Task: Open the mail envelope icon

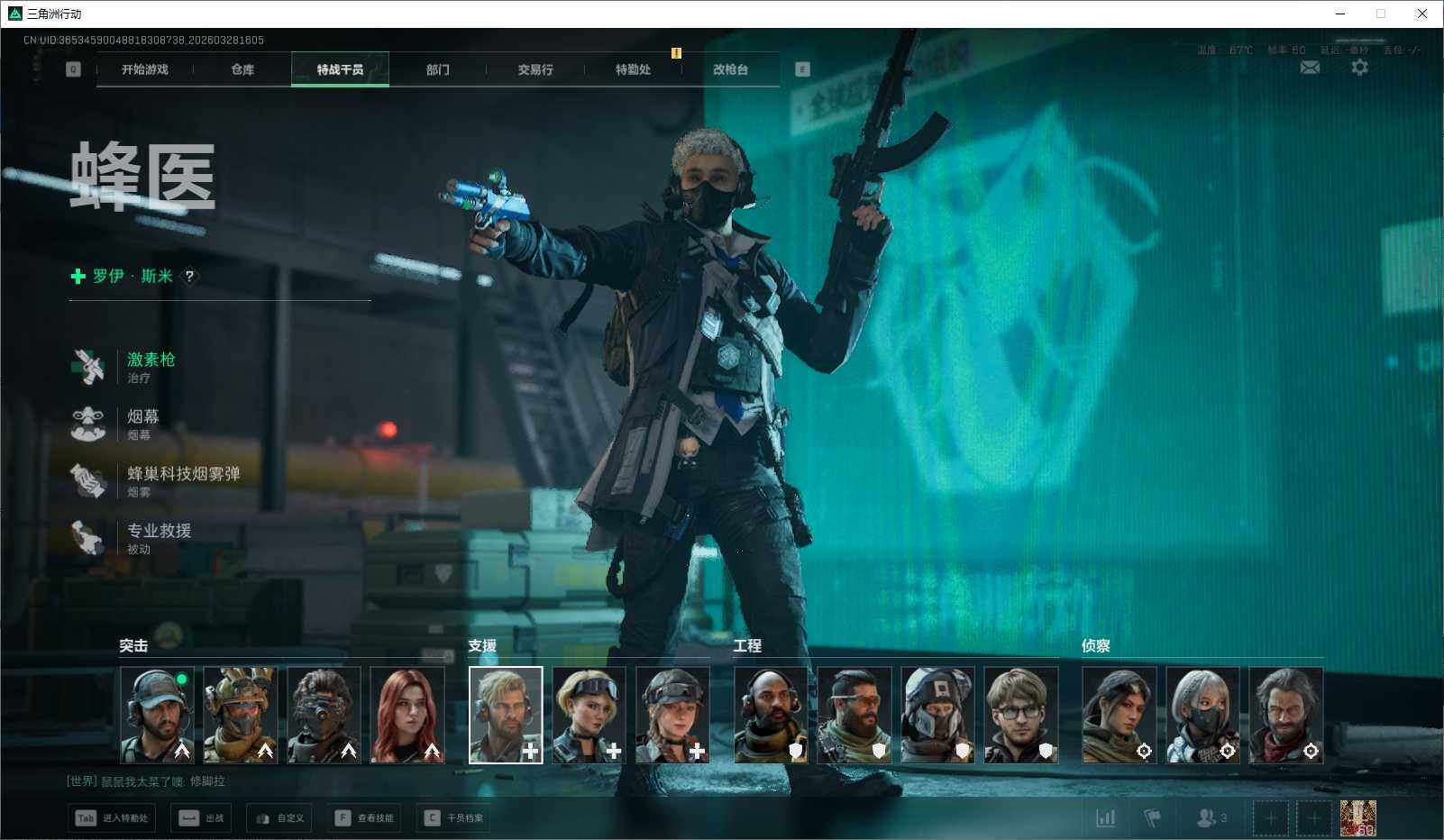Action: [x=1310, y=68]
